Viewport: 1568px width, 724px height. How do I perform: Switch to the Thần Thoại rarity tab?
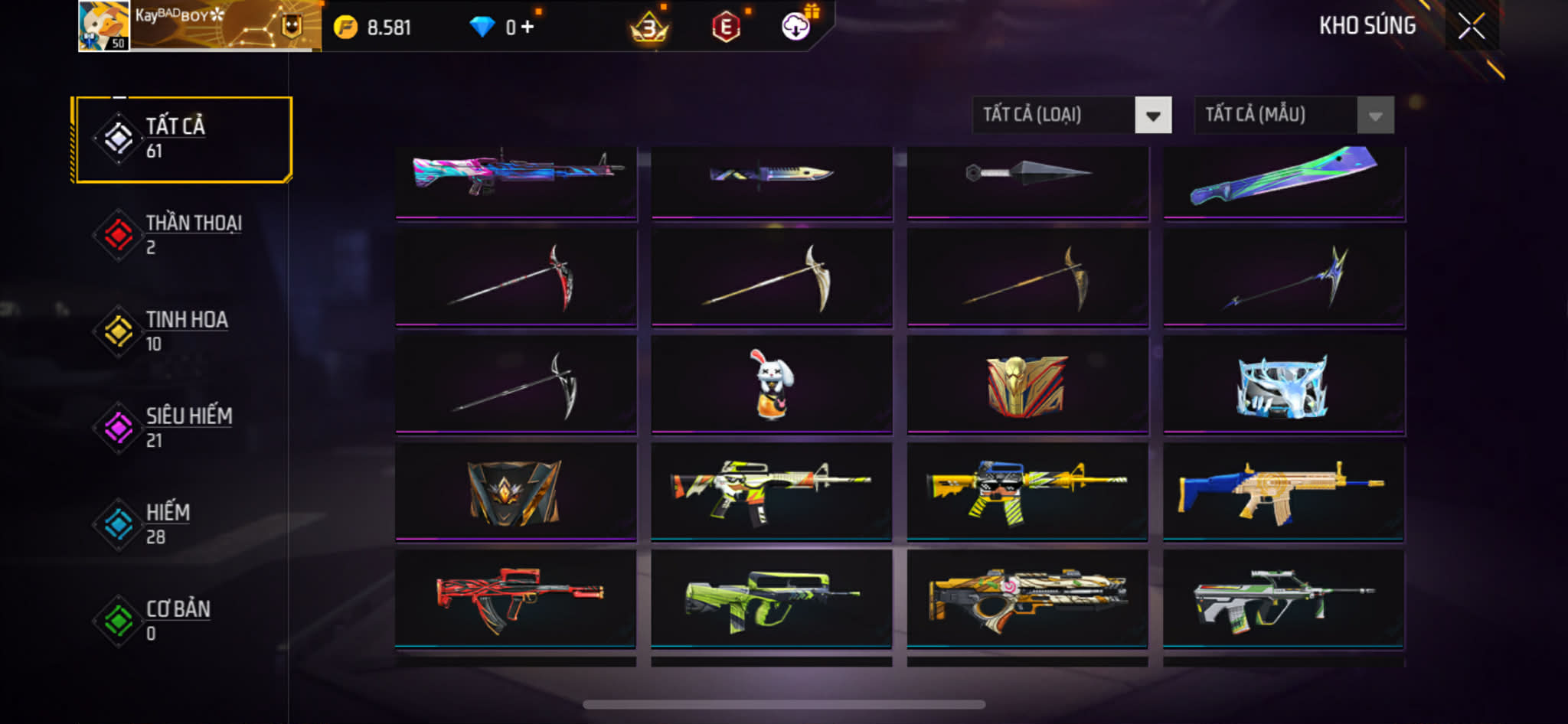(x=182, y=235)
